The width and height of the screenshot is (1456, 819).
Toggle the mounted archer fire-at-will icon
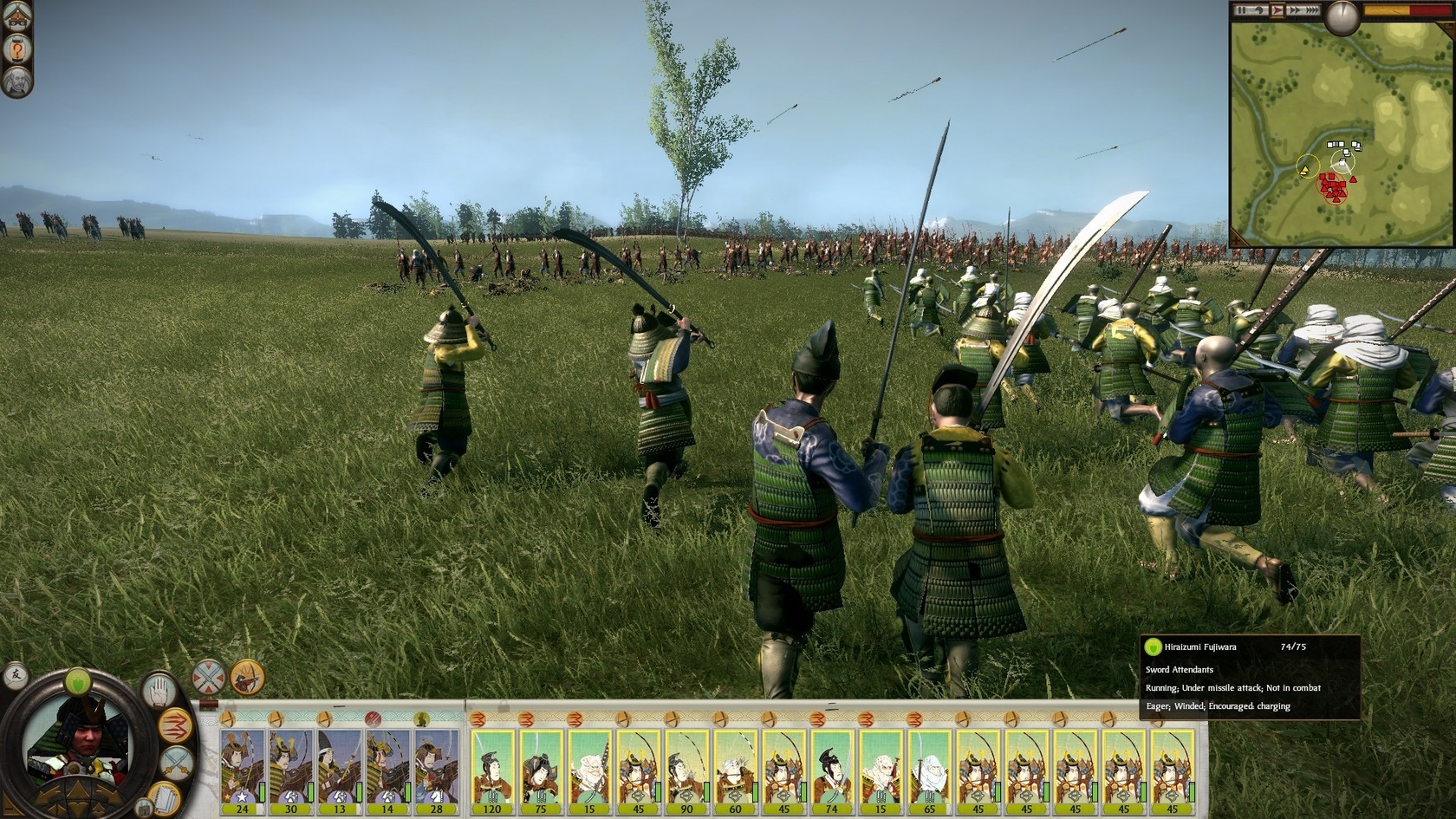[x=247, y=677]
